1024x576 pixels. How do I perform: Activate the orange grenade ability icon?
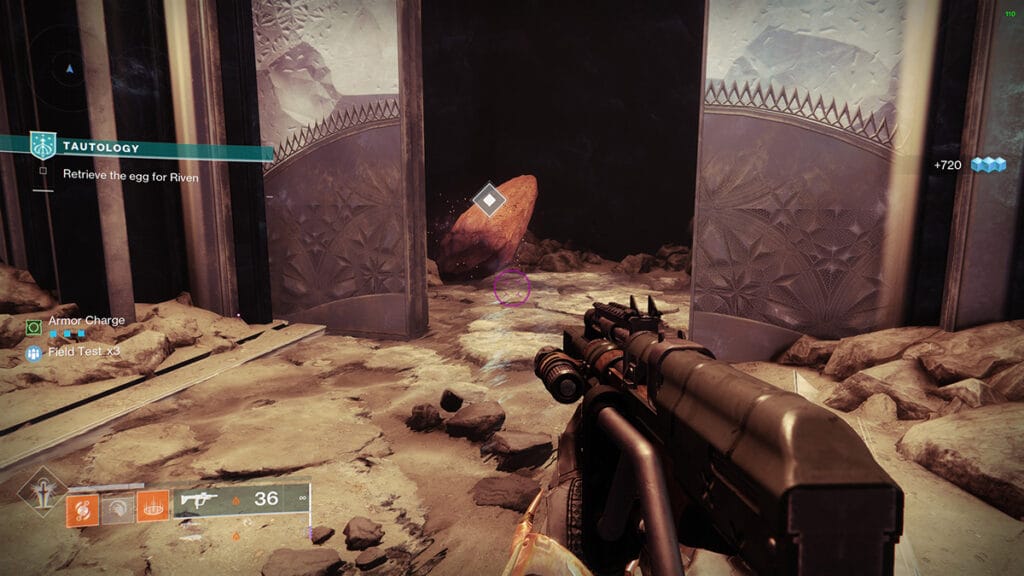(81, 510)
